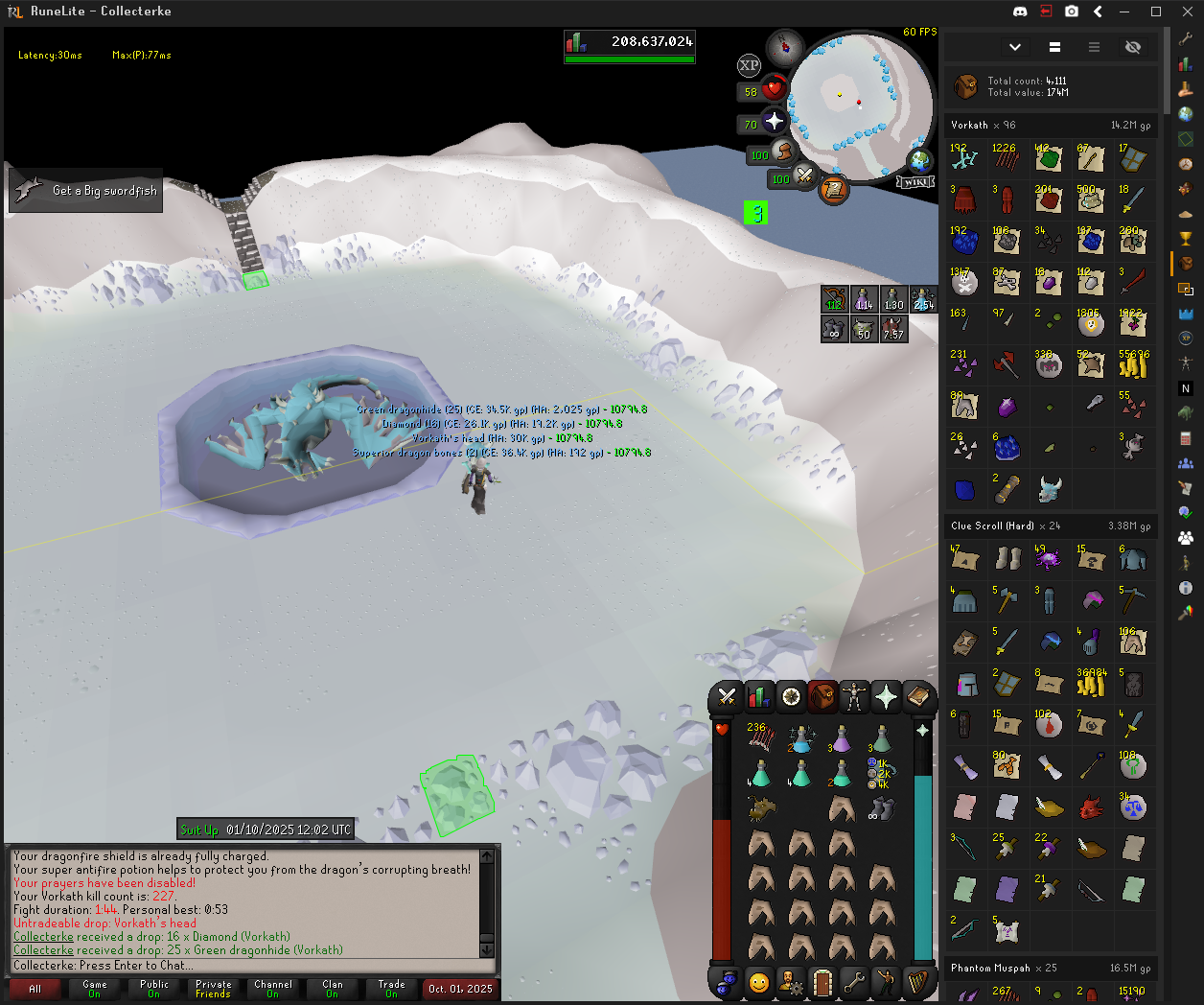This screenshot has width=1204, height=1005.
Task: Switch to the Skills tab
Action: 758,697
